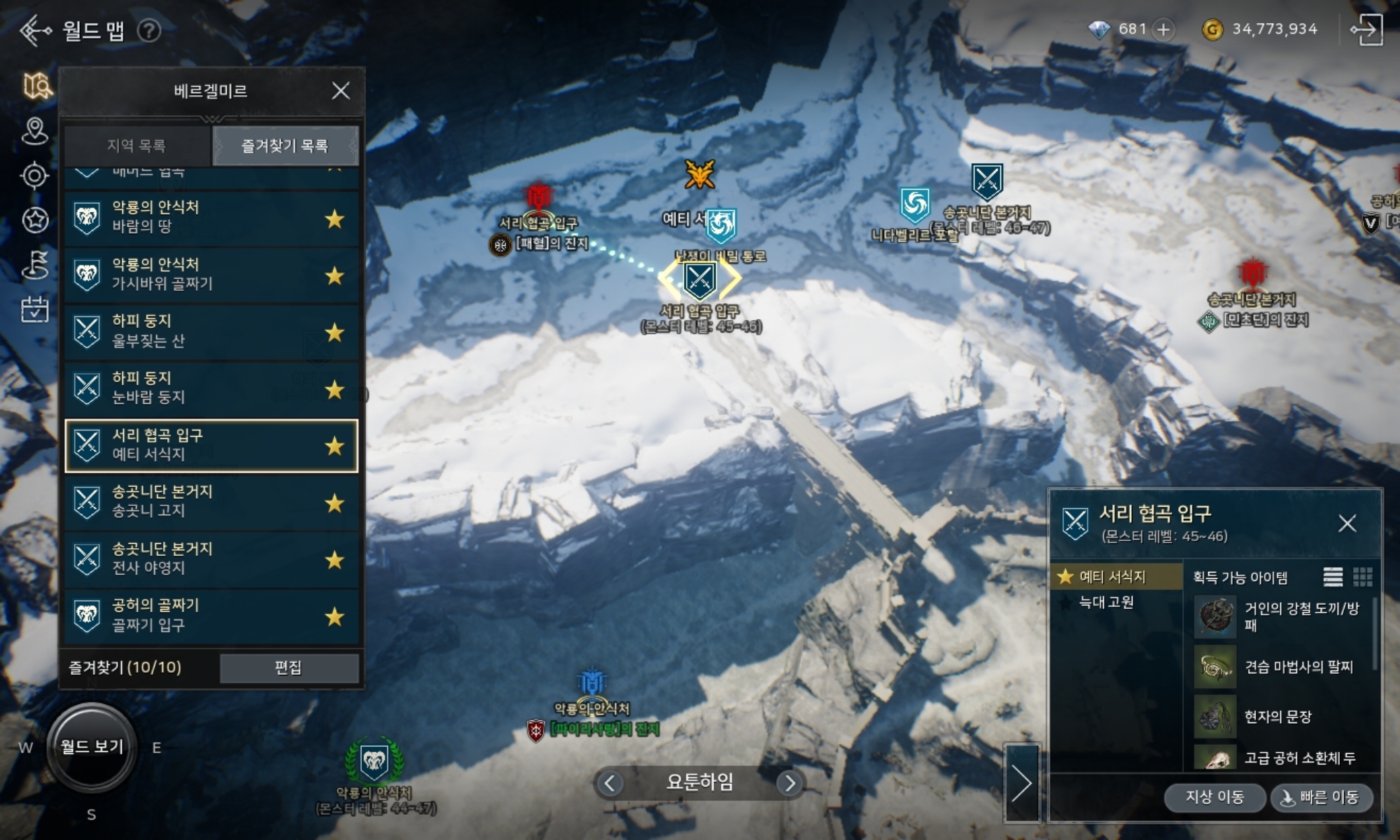The image size is (1400, 840).
Task: Switch to the 즐겨찾기 목록 tab
Action: (285, 146)
